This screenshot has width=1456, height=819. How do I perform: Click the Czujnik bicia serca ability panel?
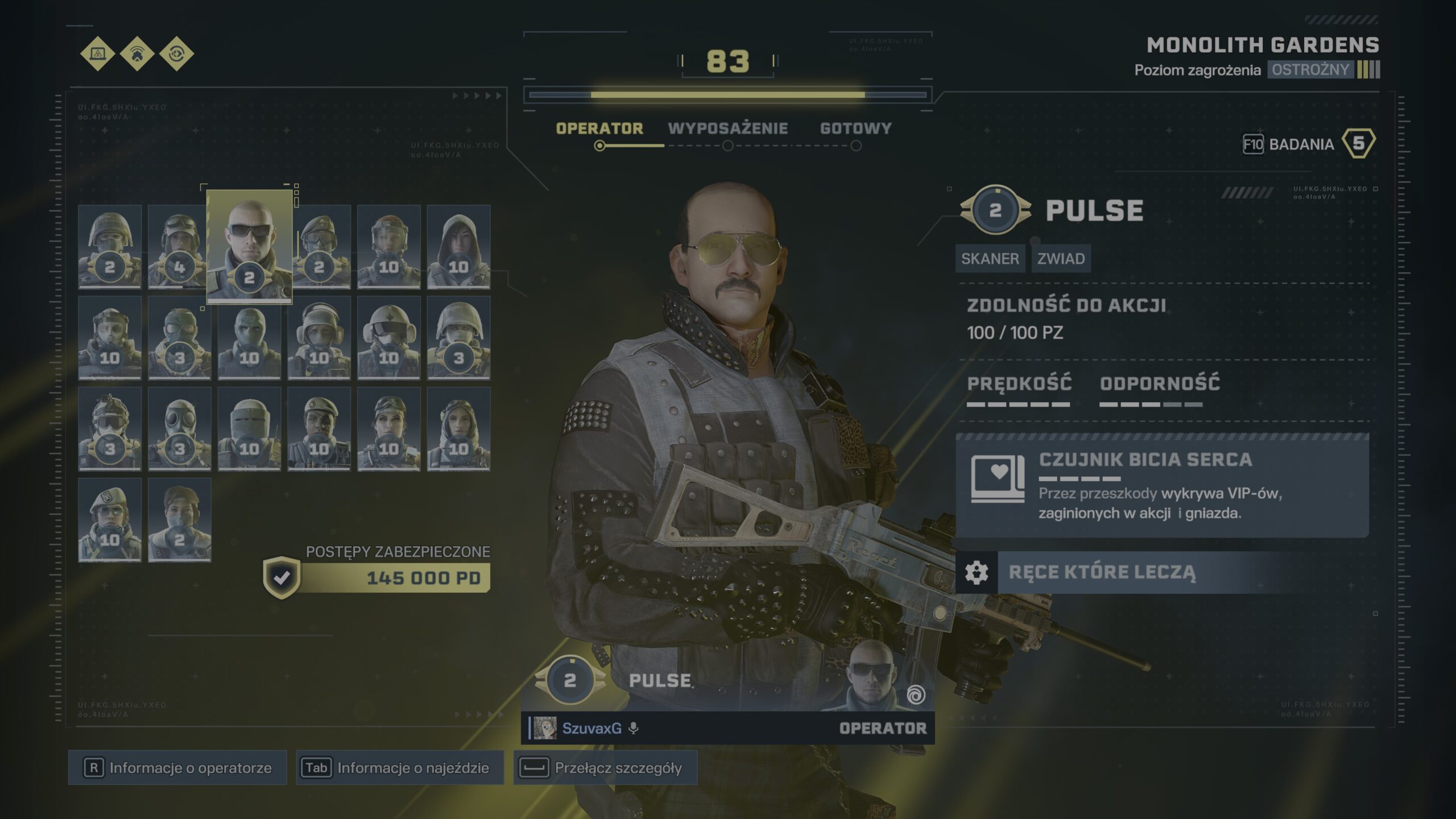pyautogui.click(x=1161, y=486)
